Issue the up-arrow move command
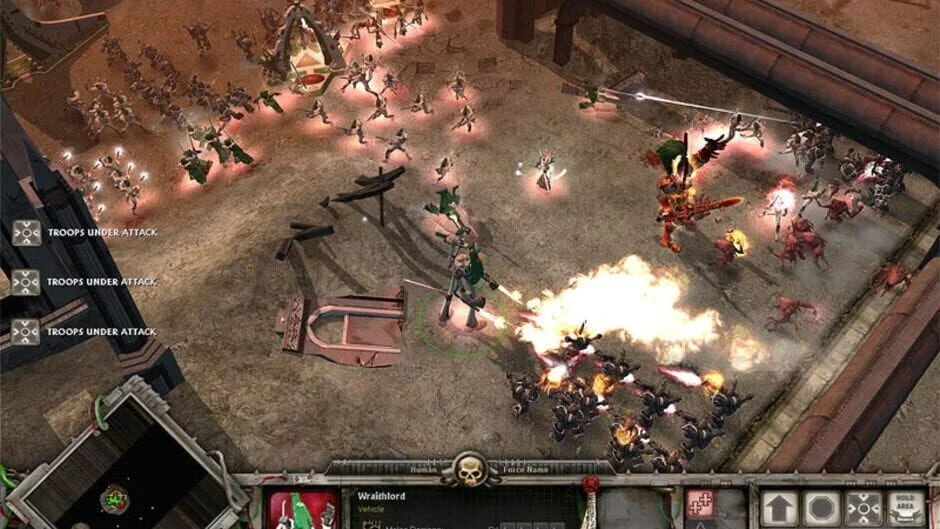Image resolution: width=940 pixels, height=529 pixels. (779, 508)
